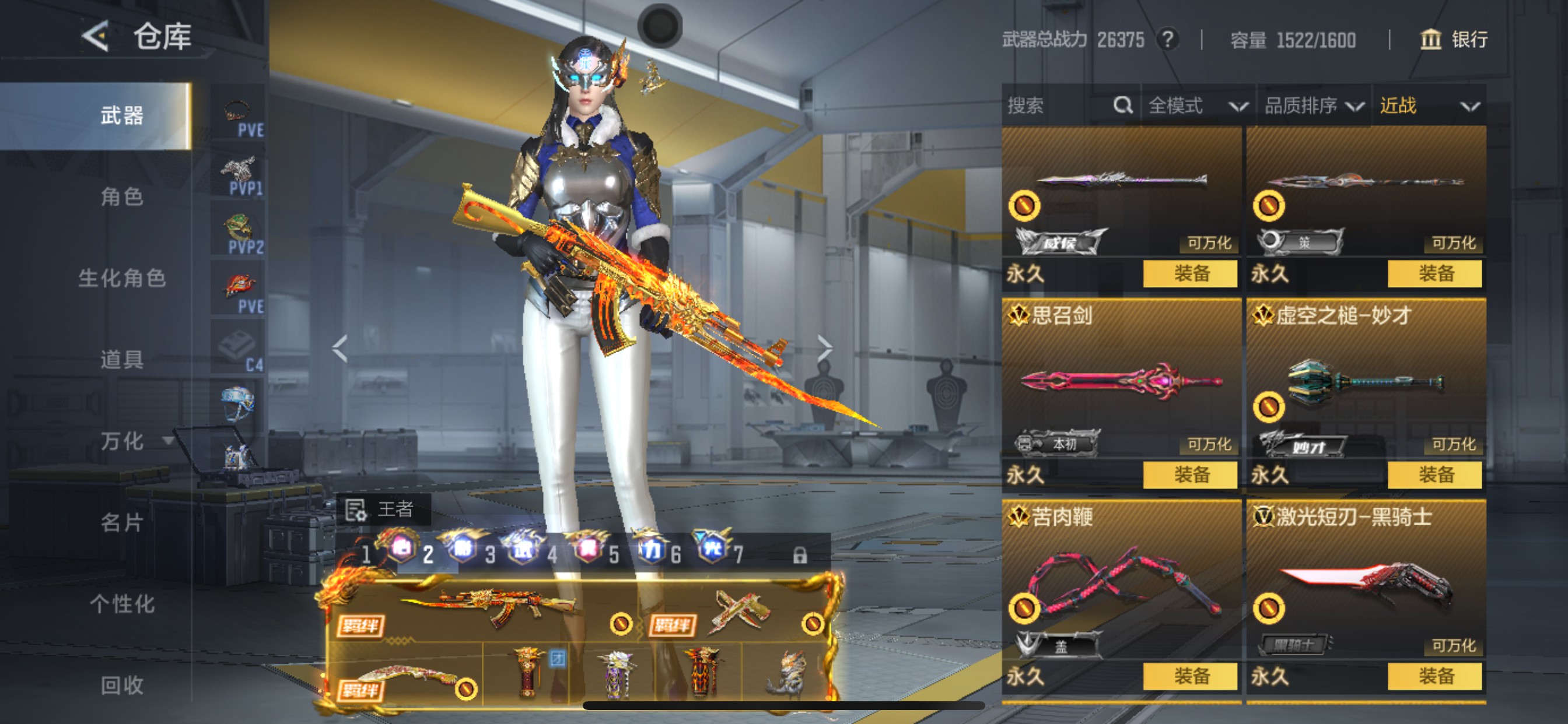
Task: Open the 生化角色 category
Action: pyautogui.click(x=122, y=278)
